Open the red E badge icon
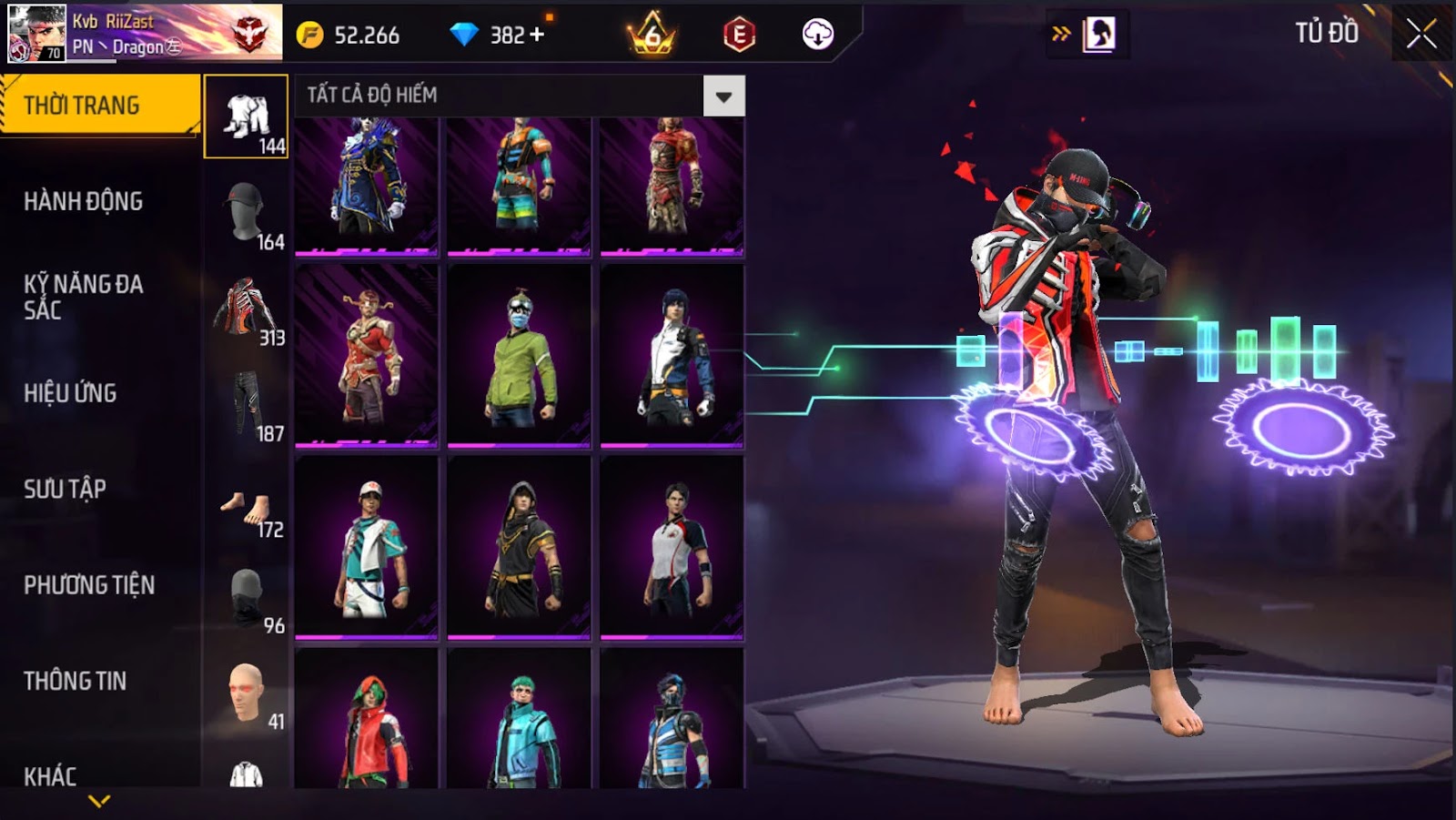 tap(739, 35)
